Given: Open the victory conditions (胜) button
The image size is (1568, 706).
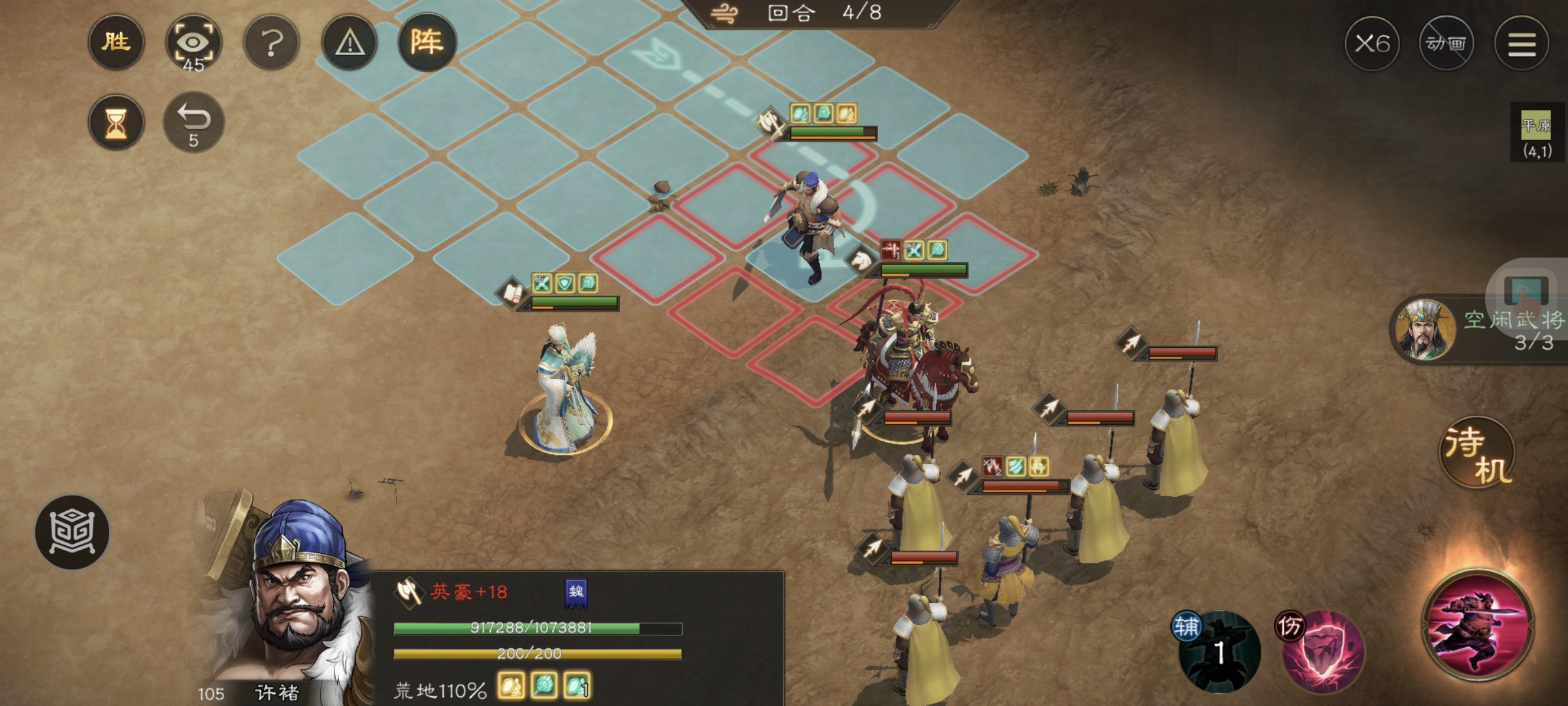Looking at the screenshot, I should 116,43.
